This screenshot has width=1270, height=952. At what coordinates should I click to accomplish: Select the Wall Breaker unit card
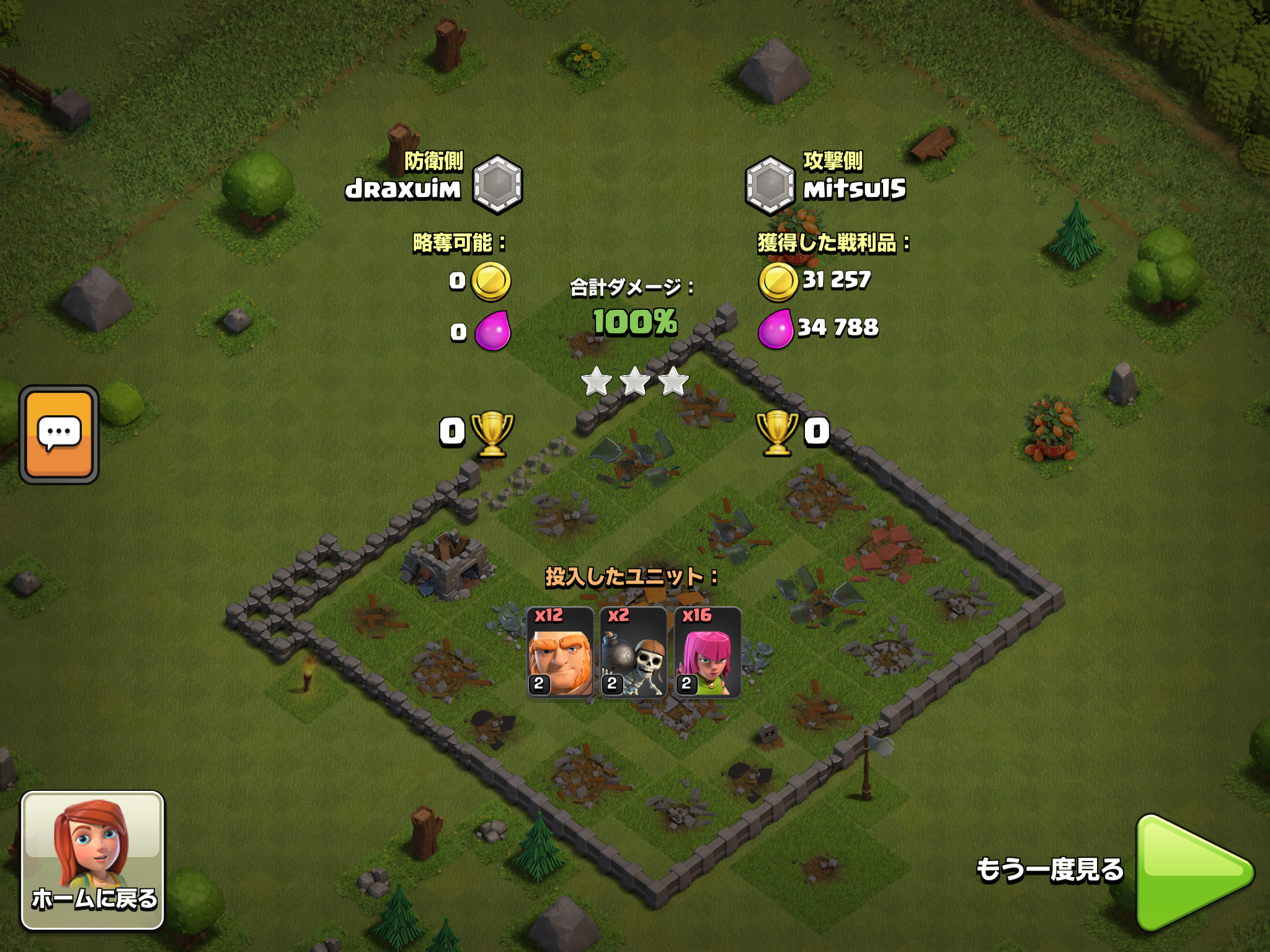(x=633, y=653)
